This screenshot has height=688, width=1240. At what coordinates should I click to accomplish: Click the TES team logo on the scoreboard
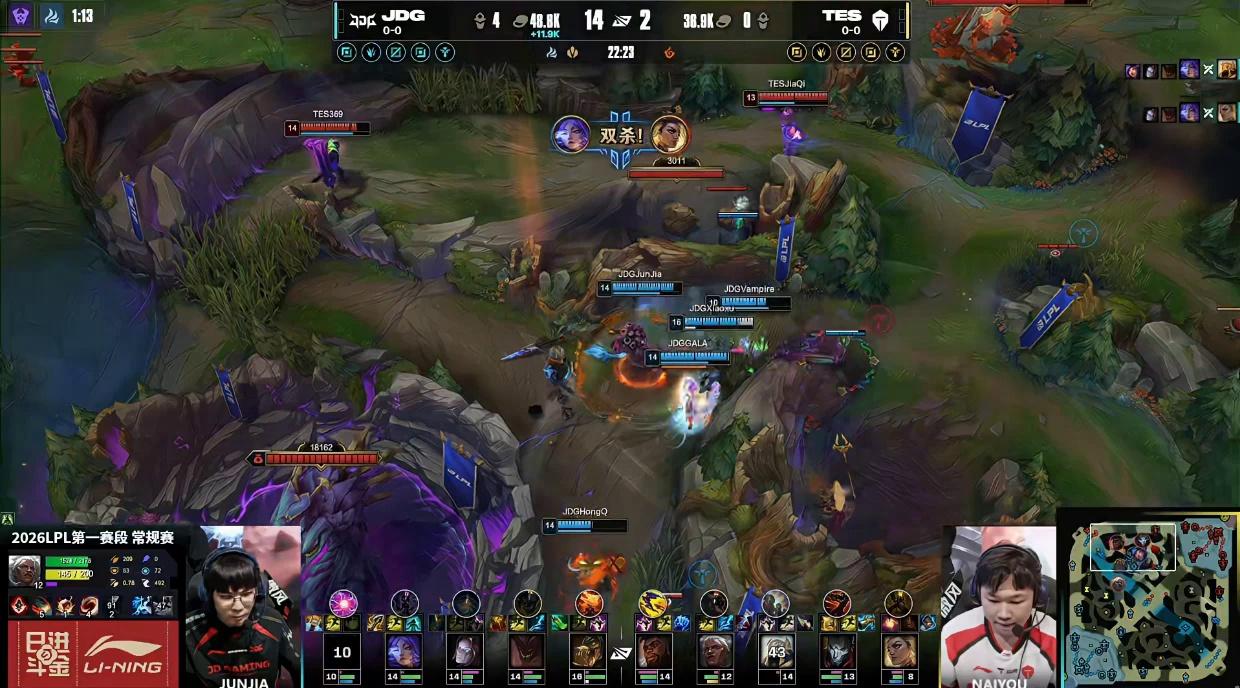880,19
